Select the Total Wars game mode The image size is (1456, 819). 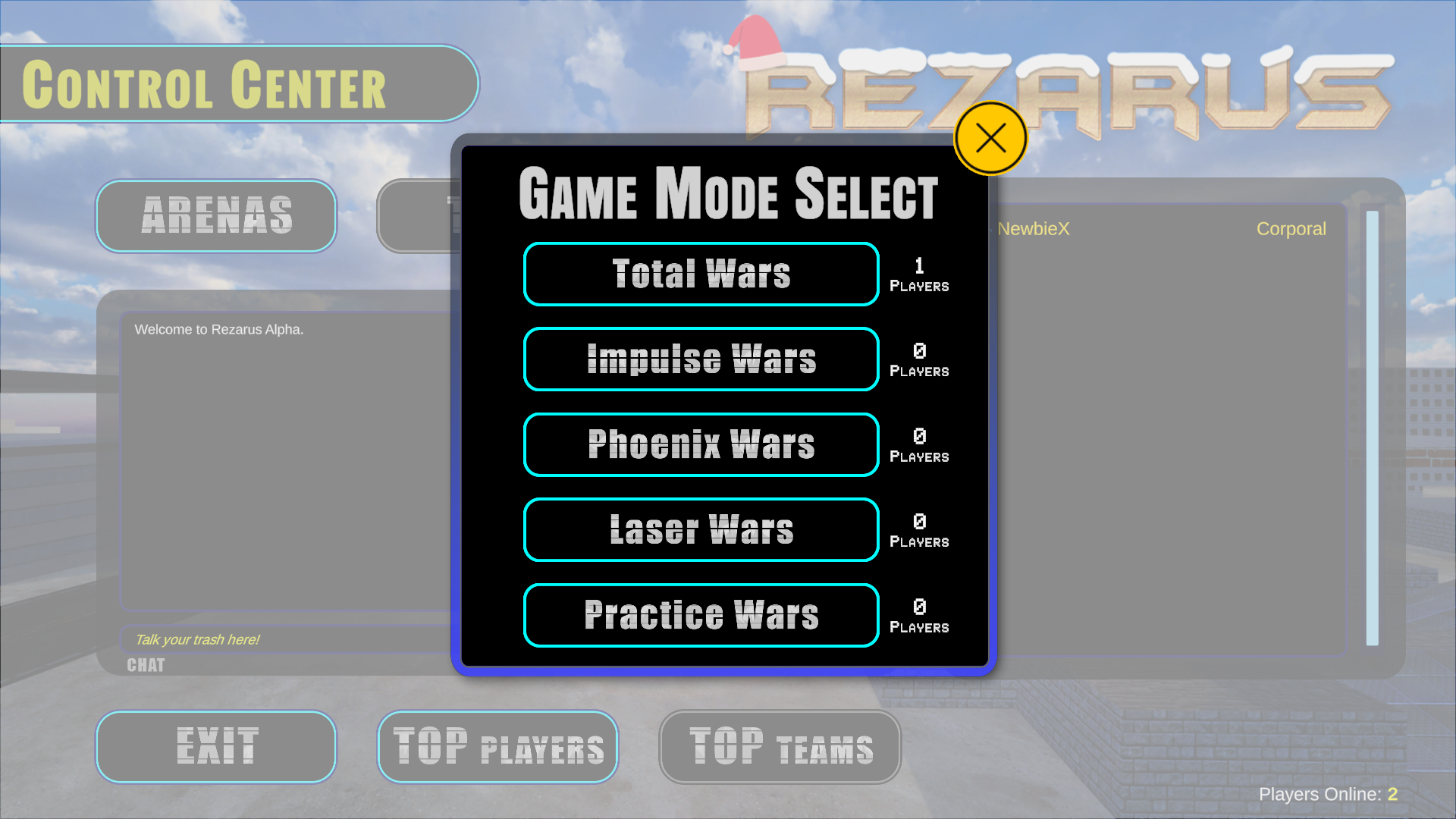coord(701,274)
